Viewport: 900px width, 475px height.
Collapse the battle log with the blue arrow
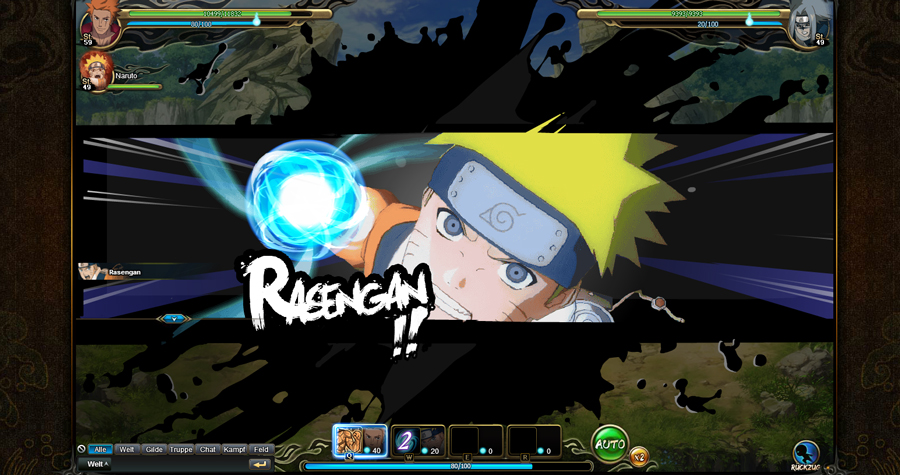click(x=174, y=319)
